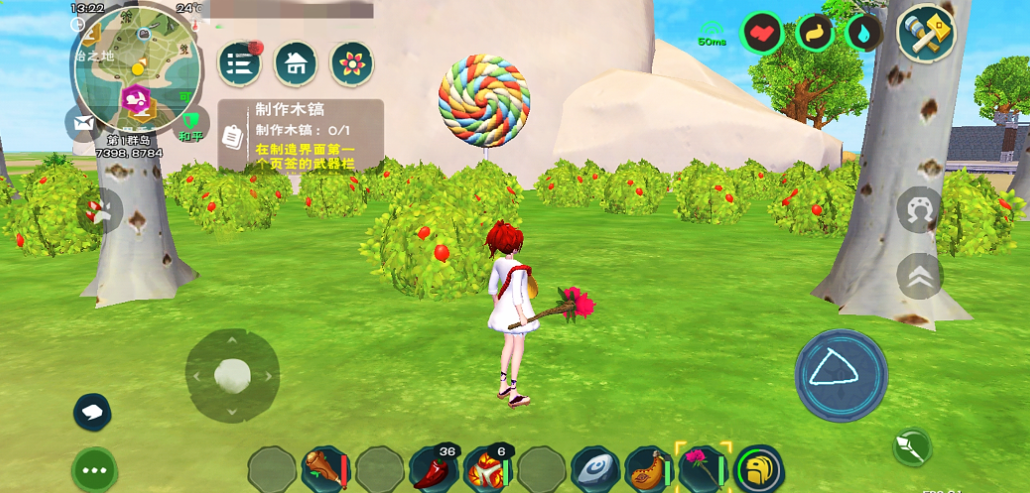Select the orange gourd flask slot
Viewport: 1030px width, 493px height.
pos(650,469)
